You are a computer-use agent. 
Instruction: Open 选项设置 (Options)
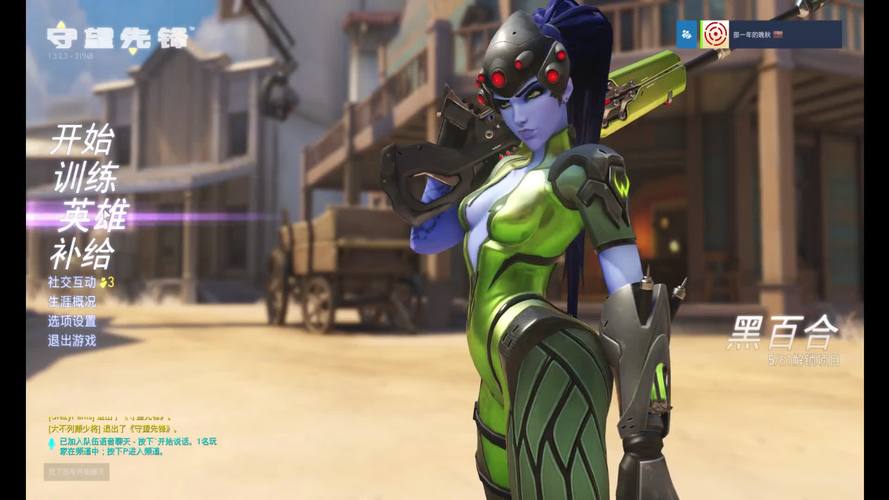[x=72, y=321]
